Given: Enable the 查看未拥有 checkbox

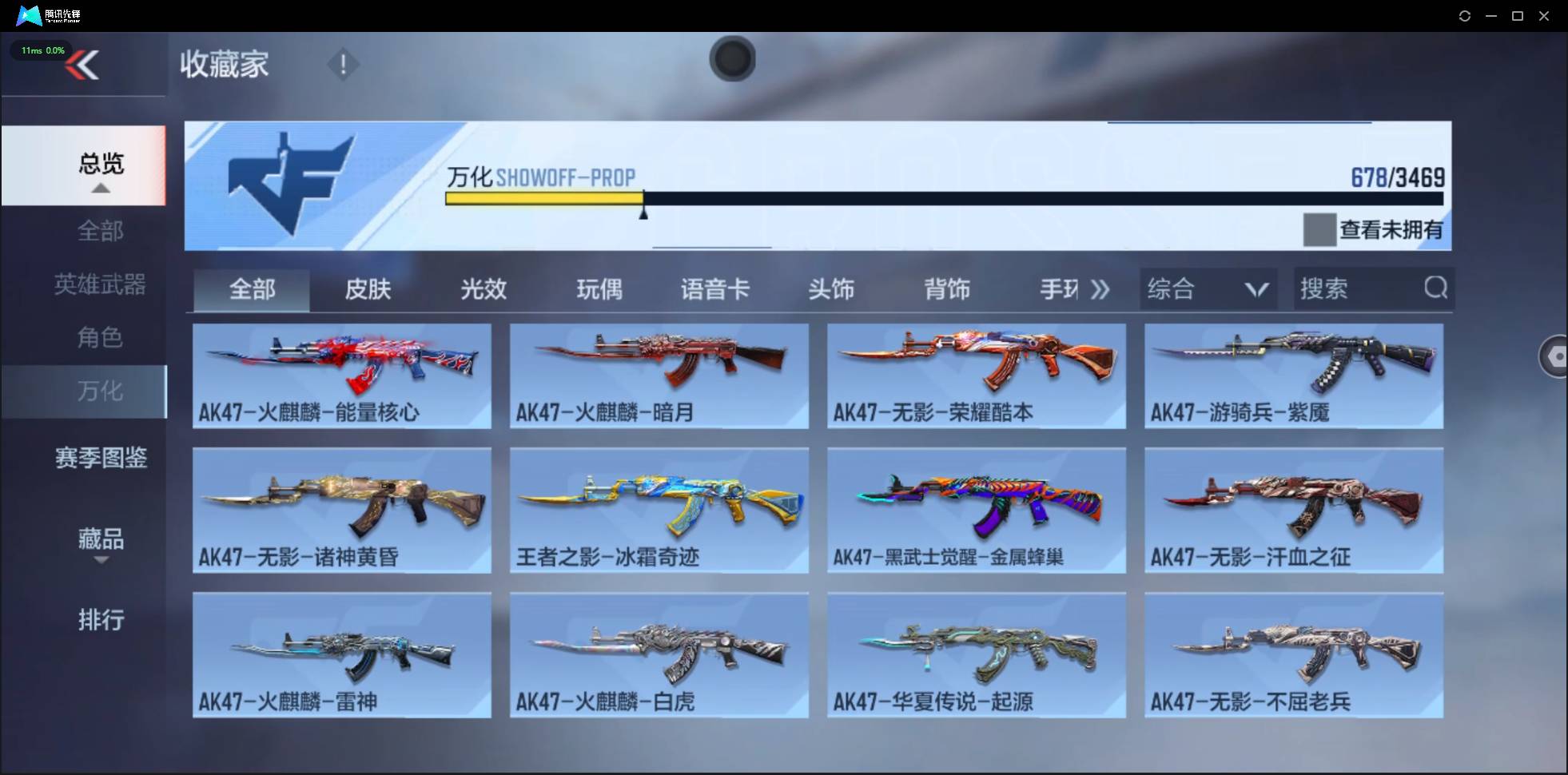Looking at the screenshot, I should tap(1320, 229).
